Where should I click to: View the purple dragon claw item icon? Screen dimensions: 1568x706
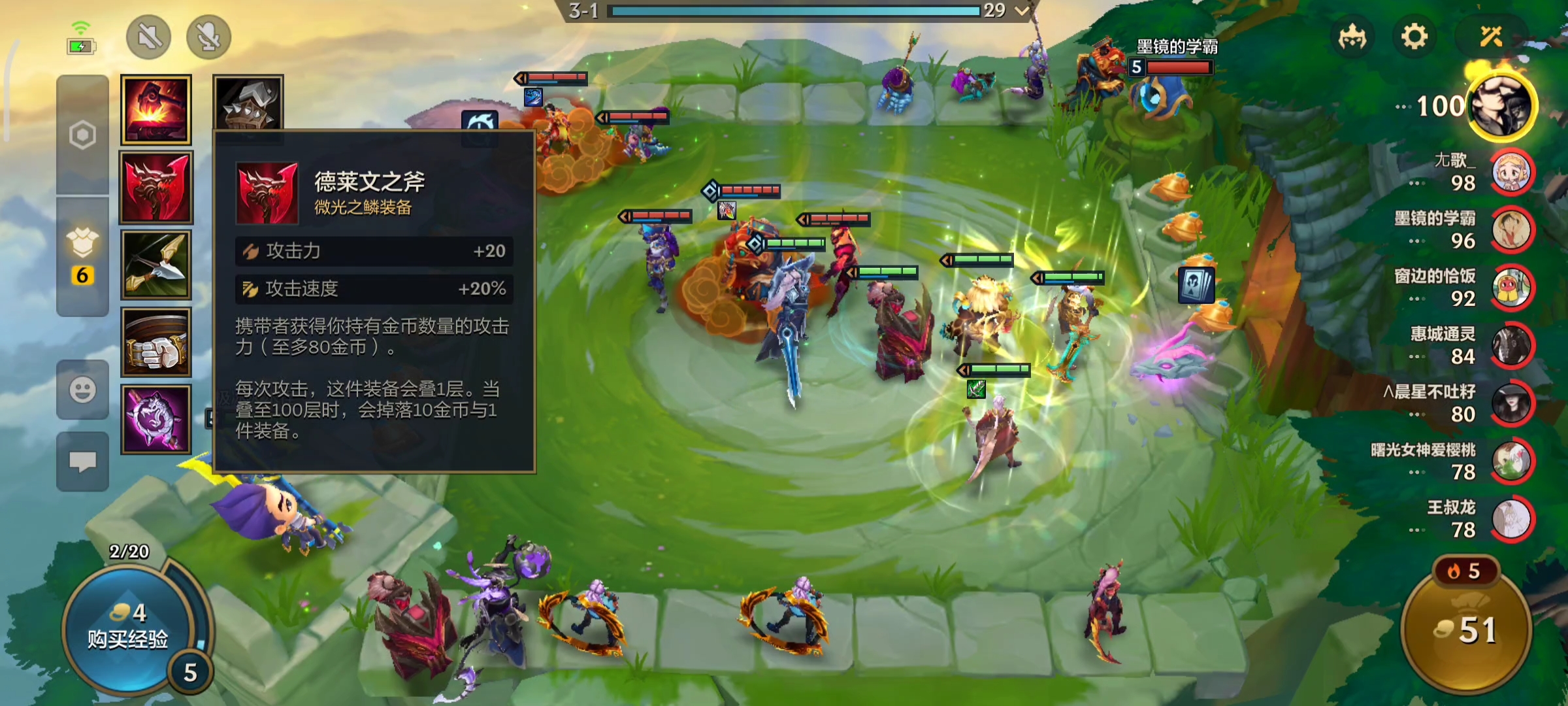point(155,418)
